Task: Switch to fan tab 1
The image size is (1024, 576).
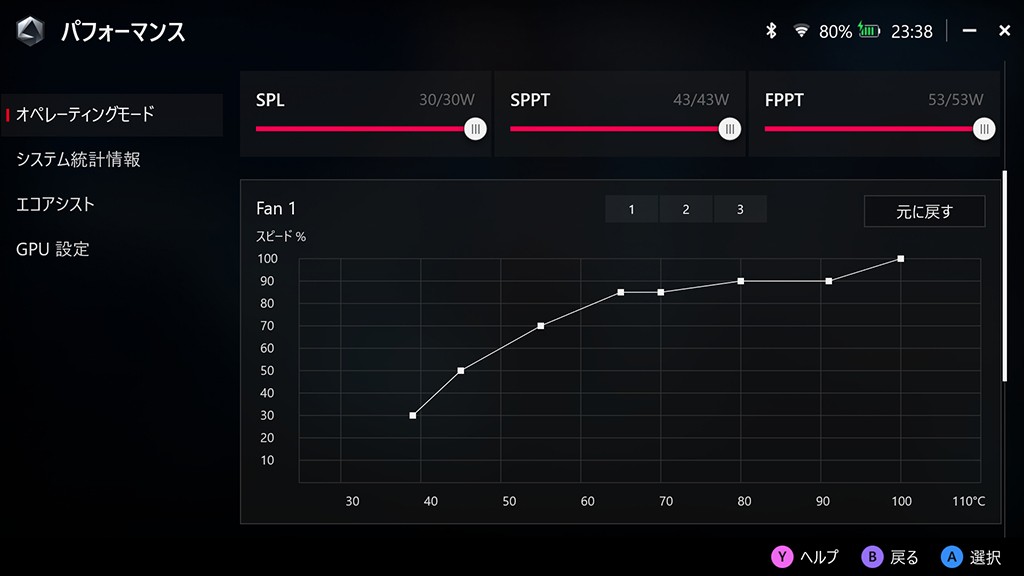Action: [x=632, y=209]
